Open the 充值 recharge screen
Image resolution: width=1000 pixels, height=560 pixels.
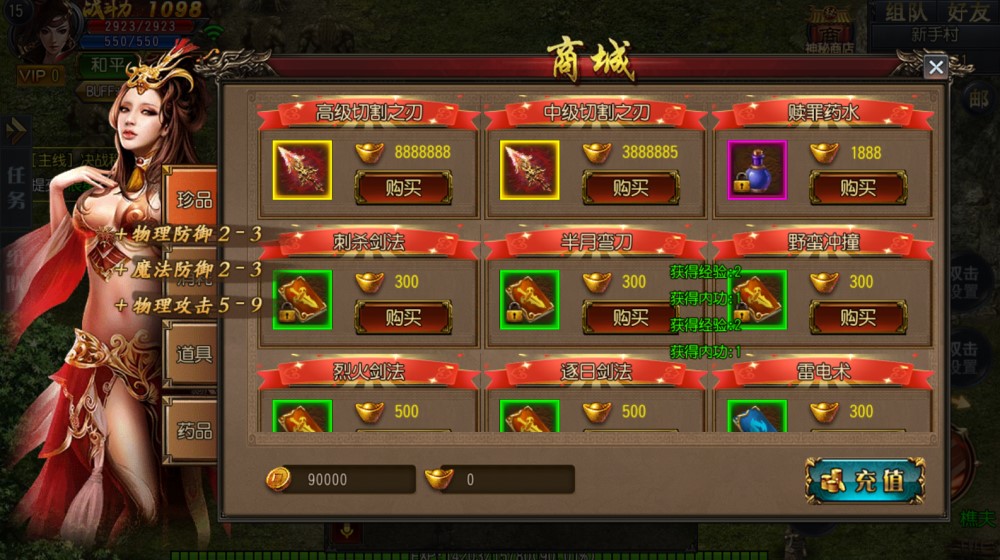865,480
